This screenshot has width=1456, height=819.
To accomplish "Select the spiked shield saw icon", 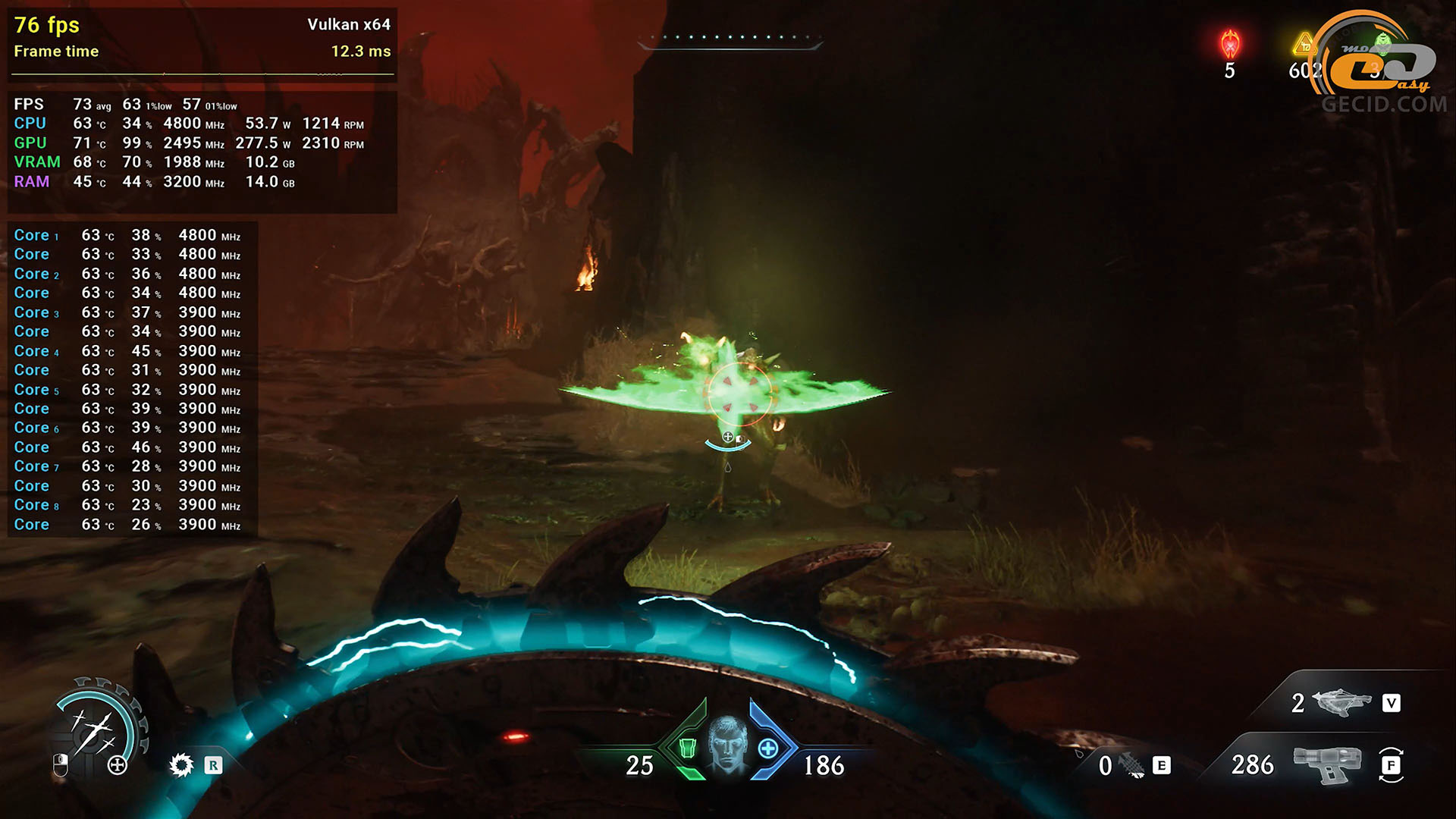I will click(181, 765).
